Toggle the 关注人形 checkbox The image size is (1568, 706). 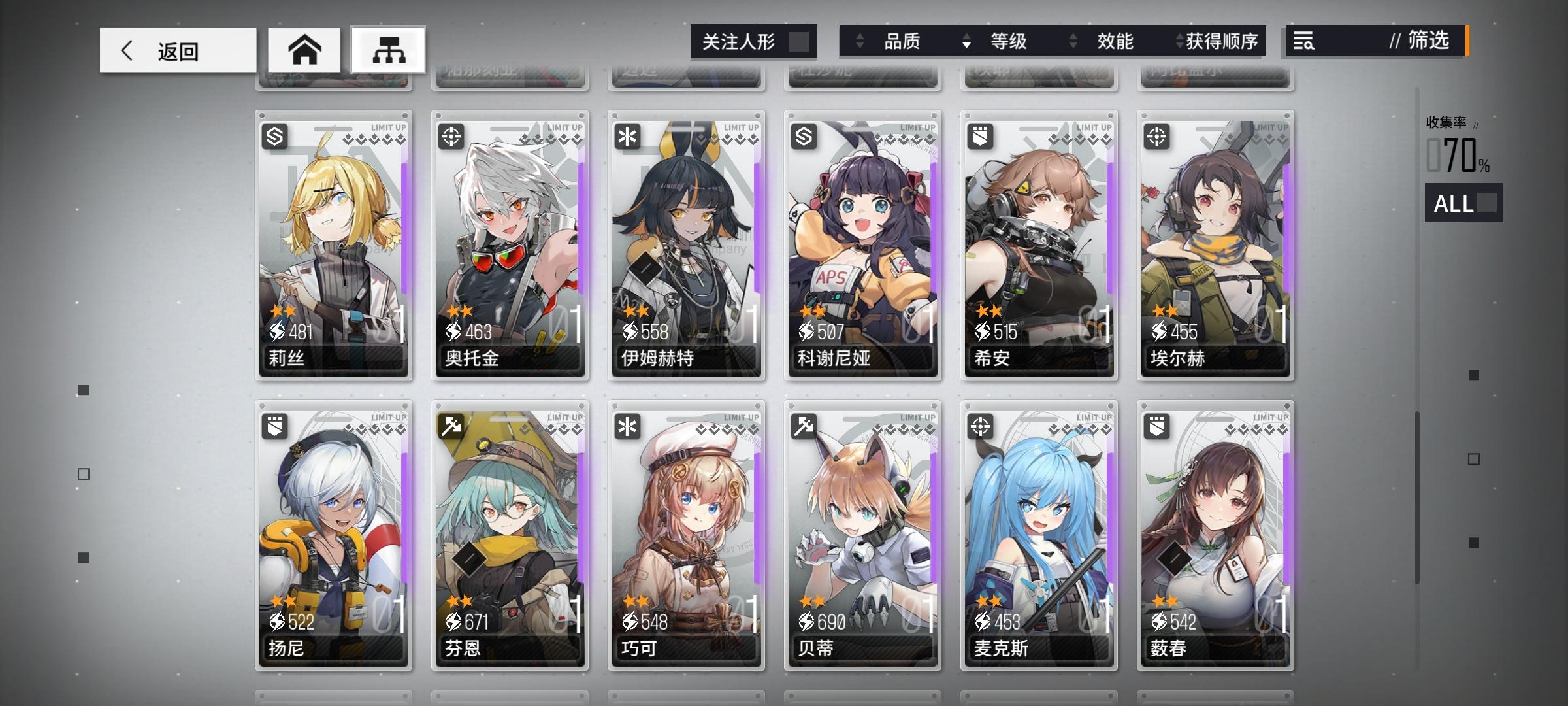pyautogui.click(x=801, y=41)
